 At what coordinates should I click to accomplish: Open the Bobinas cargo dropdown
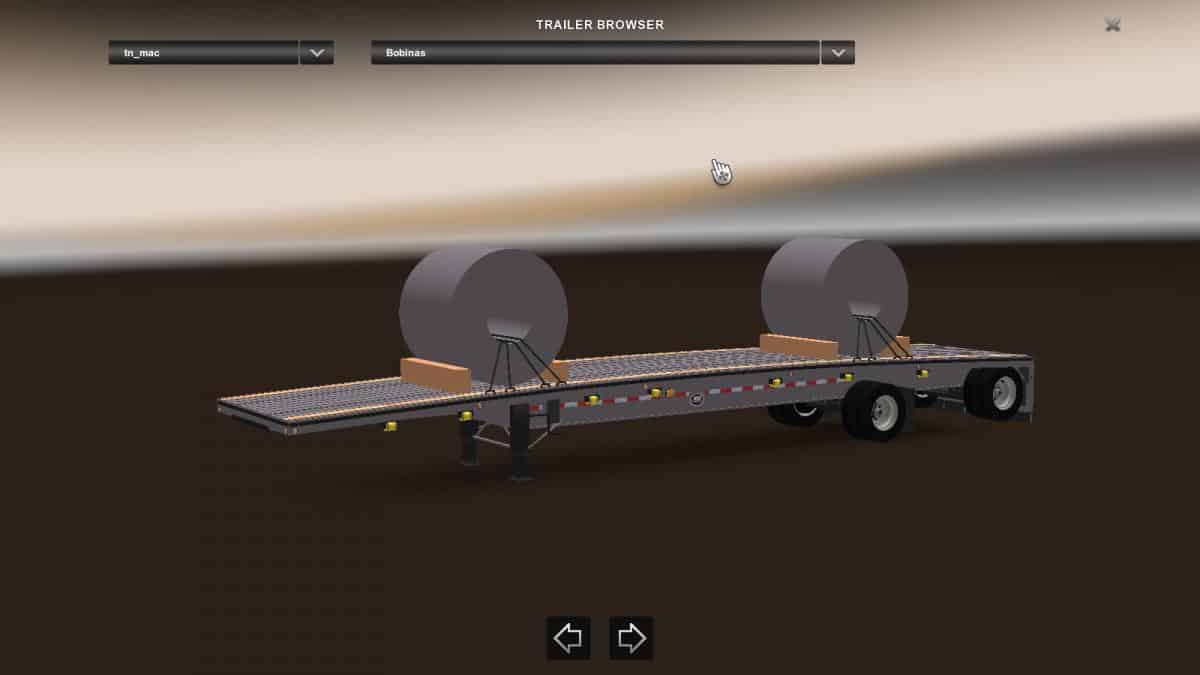[595, 53]
